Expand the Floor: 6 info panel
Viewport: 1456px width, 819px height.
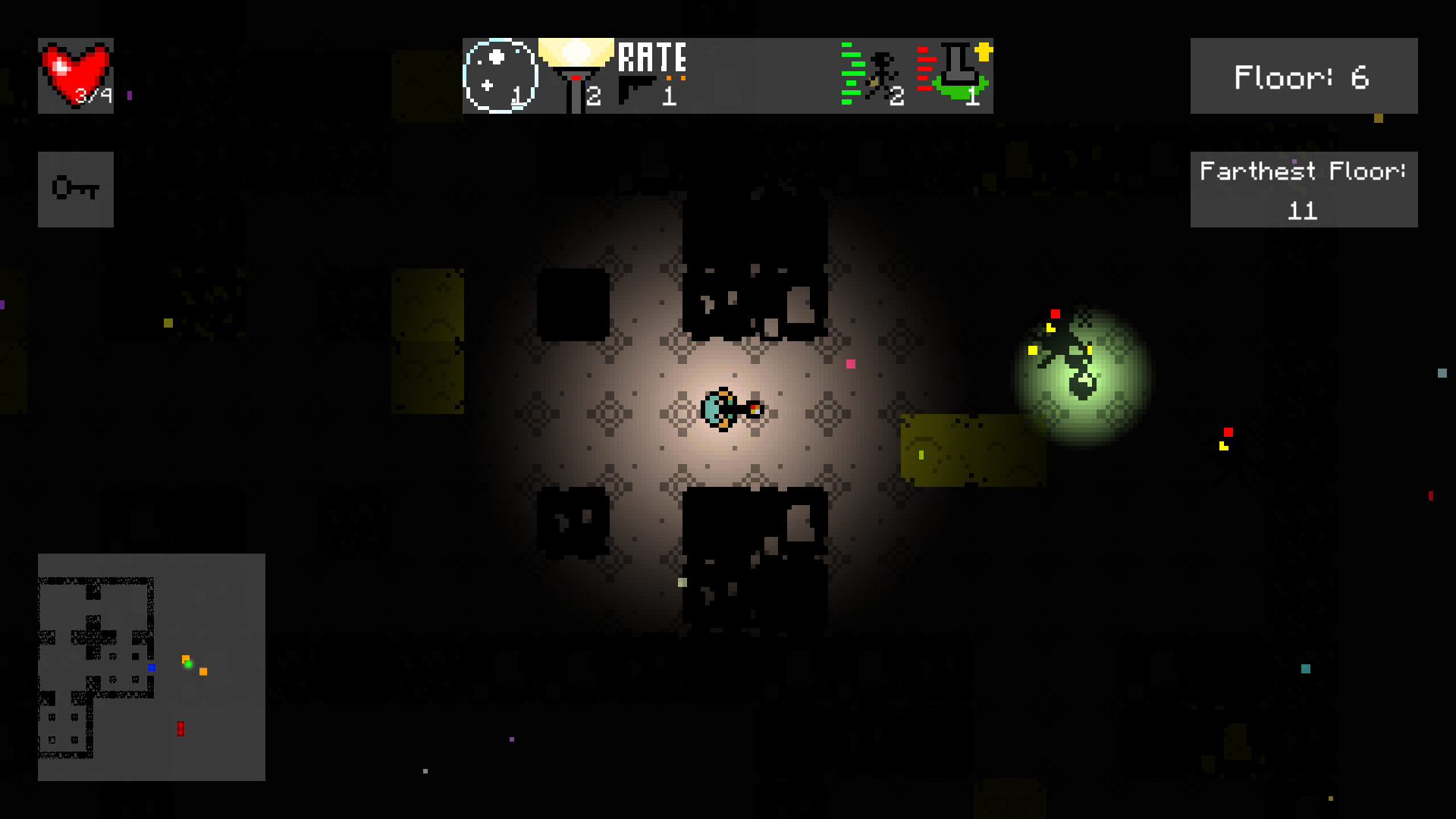(1303, 76)
